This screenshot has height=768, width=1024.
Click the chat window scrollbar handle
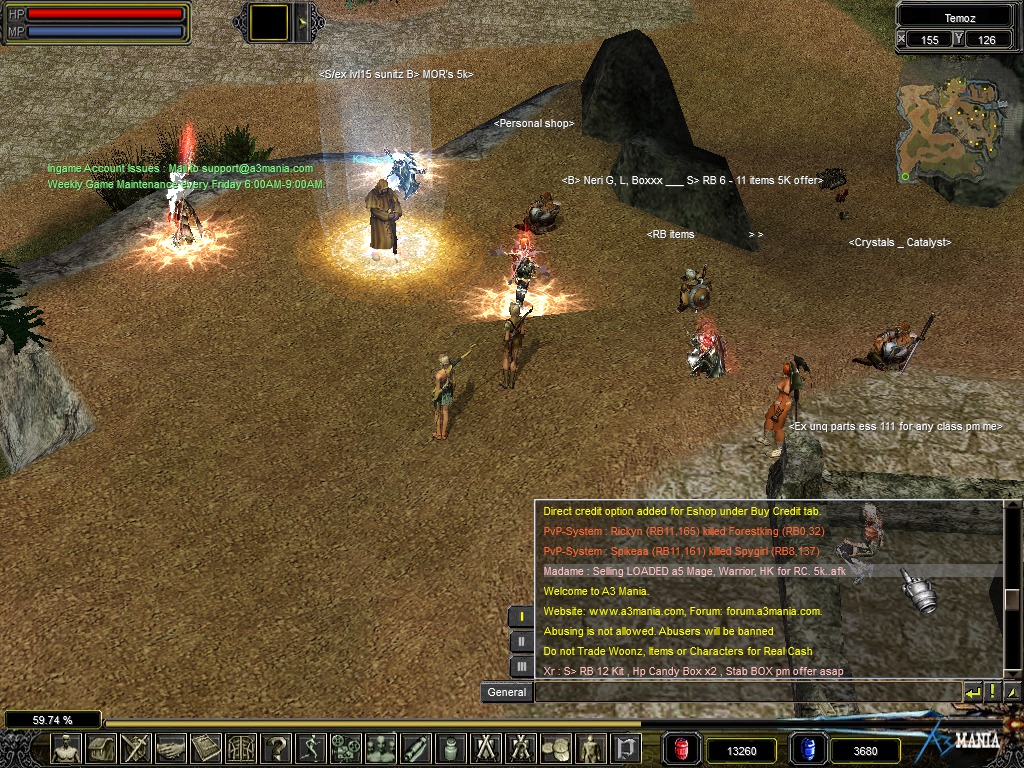[1012, 599]
